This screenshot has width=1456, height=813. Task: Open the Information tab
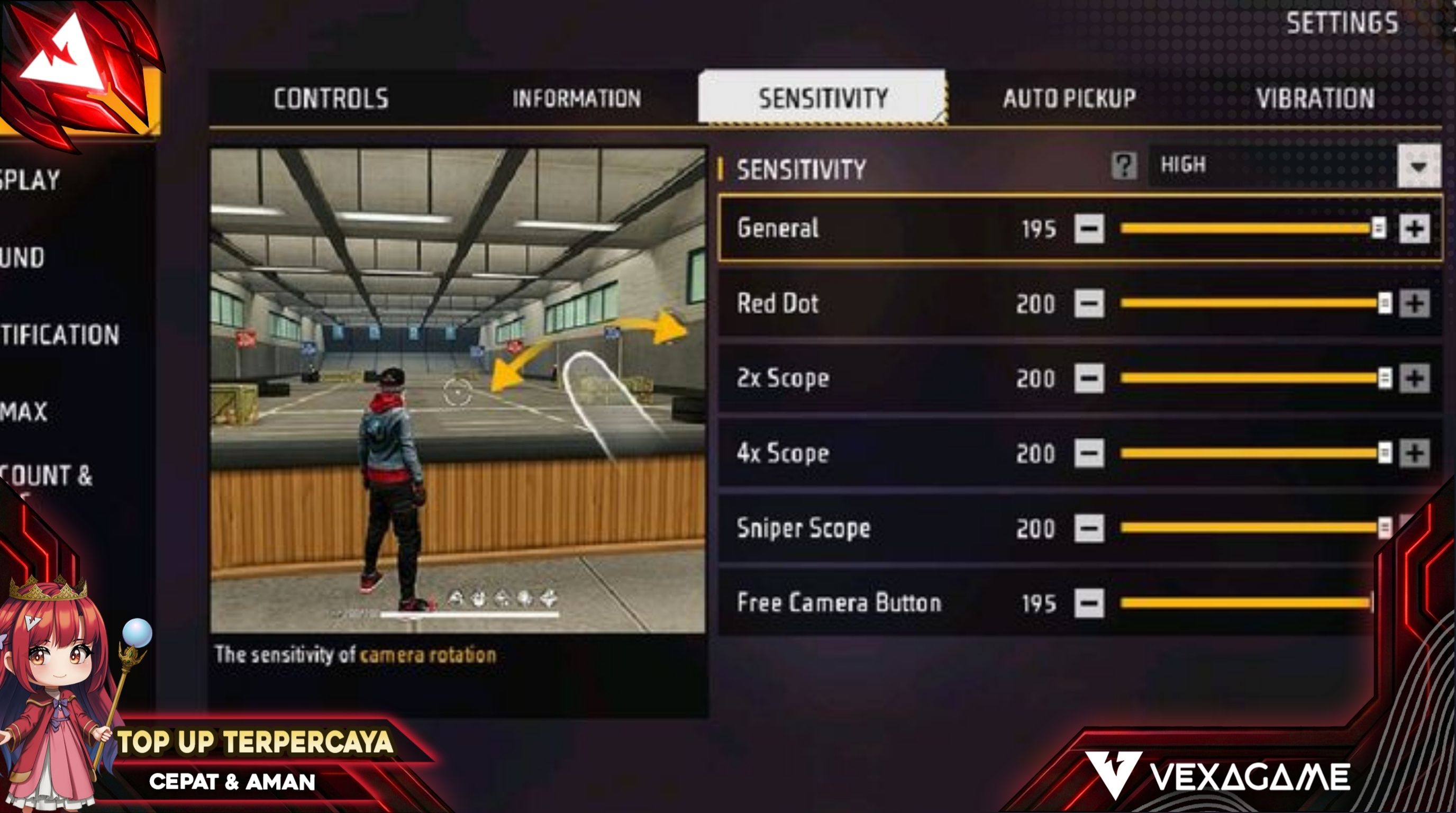coord(577,98)
